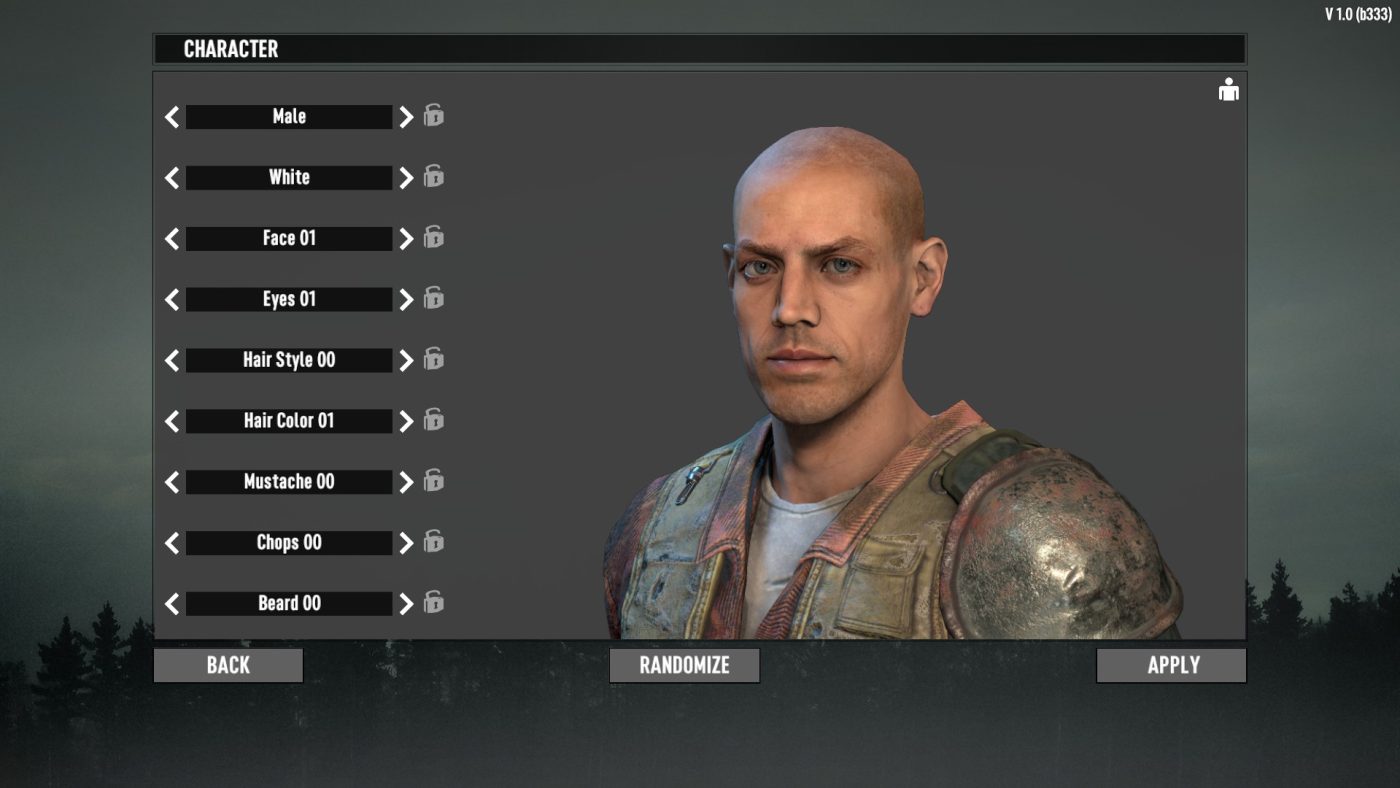The width and height of the screenshot is (1400, 788).
Task: Step Hair Color forward with right arrow
Action: tap(406, 420)
